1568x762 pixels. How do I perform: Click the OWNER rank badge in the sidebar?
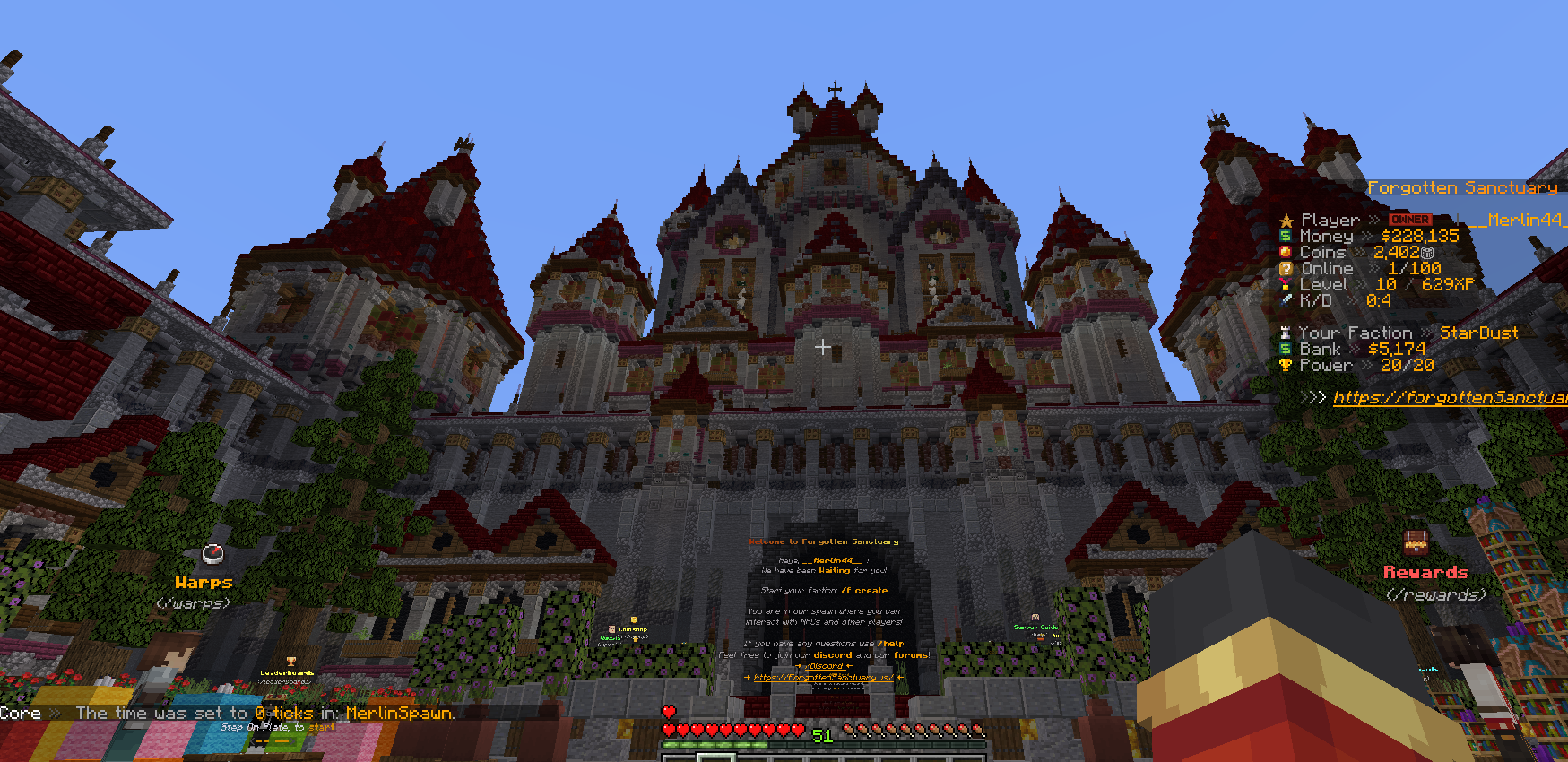(x=1408, y=219)
